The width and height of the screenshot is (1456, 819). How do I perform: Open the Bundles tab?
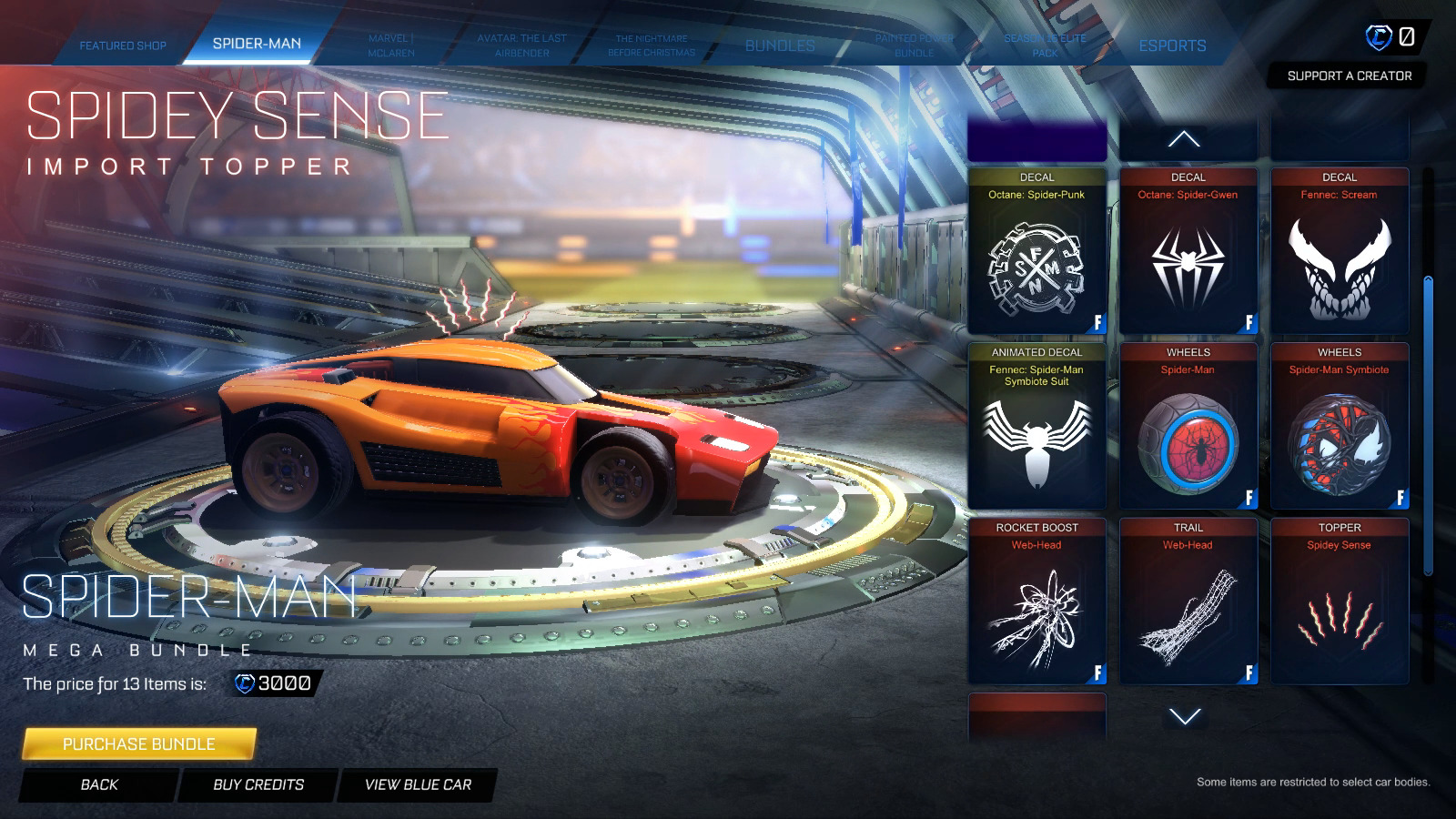point(780,45)
